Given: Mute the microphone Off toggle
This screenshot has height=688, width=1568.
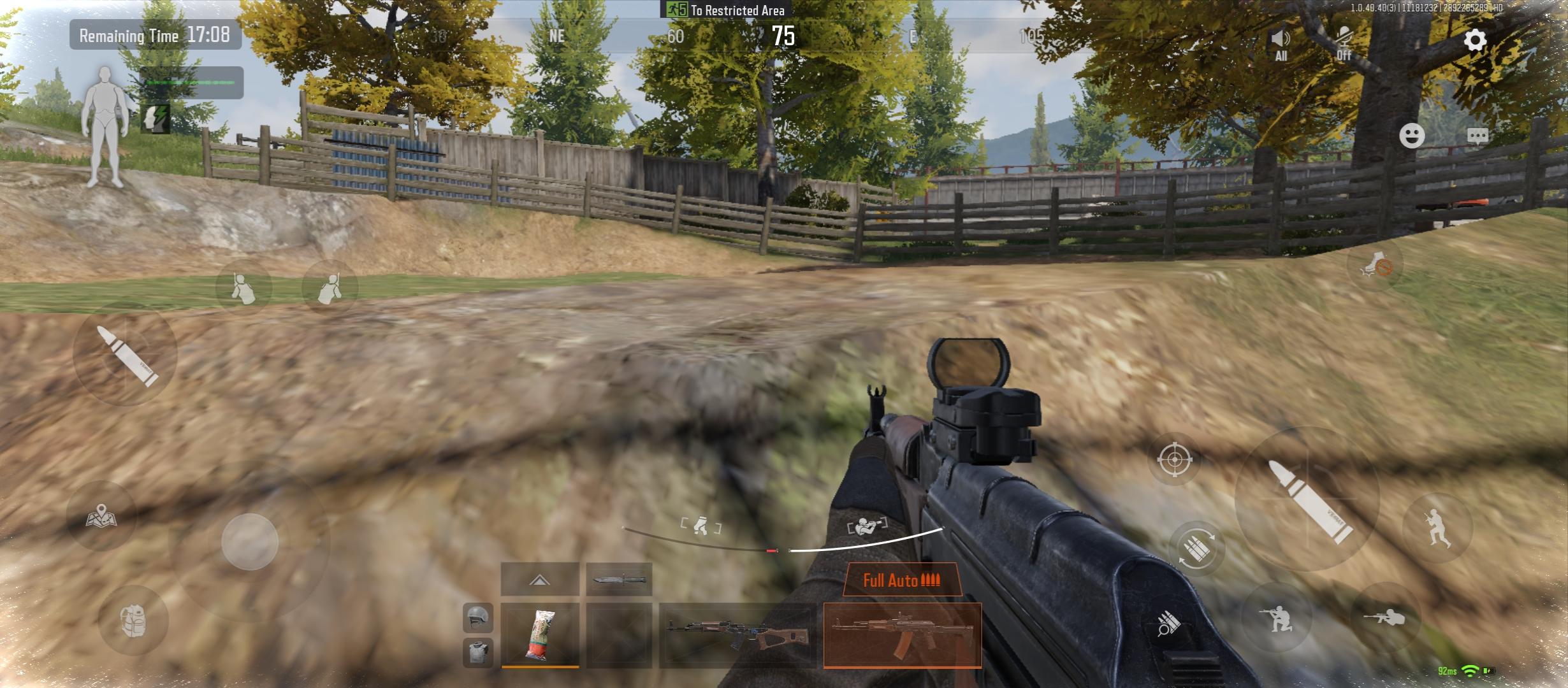Looking at the screenshot, I should 1345,39.
